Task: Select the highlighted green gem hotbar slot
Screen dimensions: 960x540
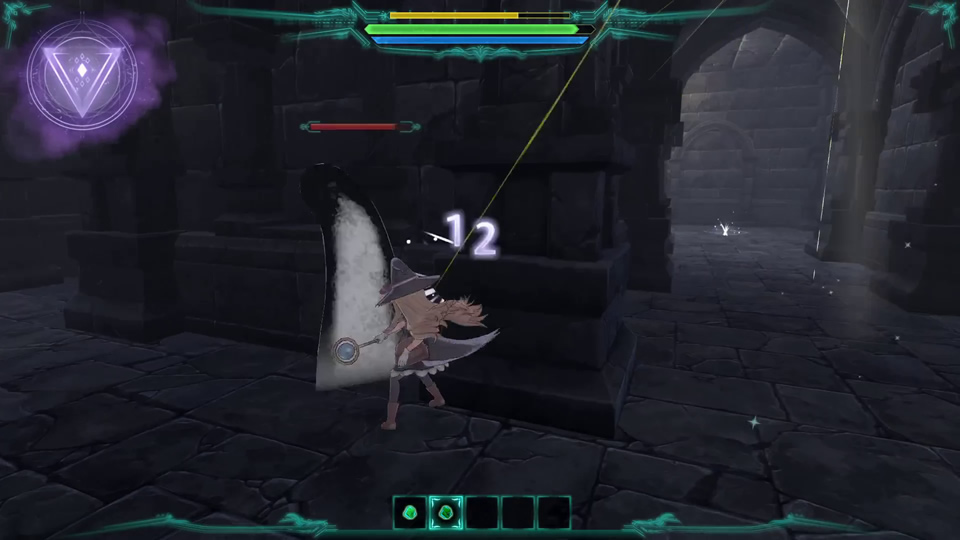Action: [x=445, y=512]
